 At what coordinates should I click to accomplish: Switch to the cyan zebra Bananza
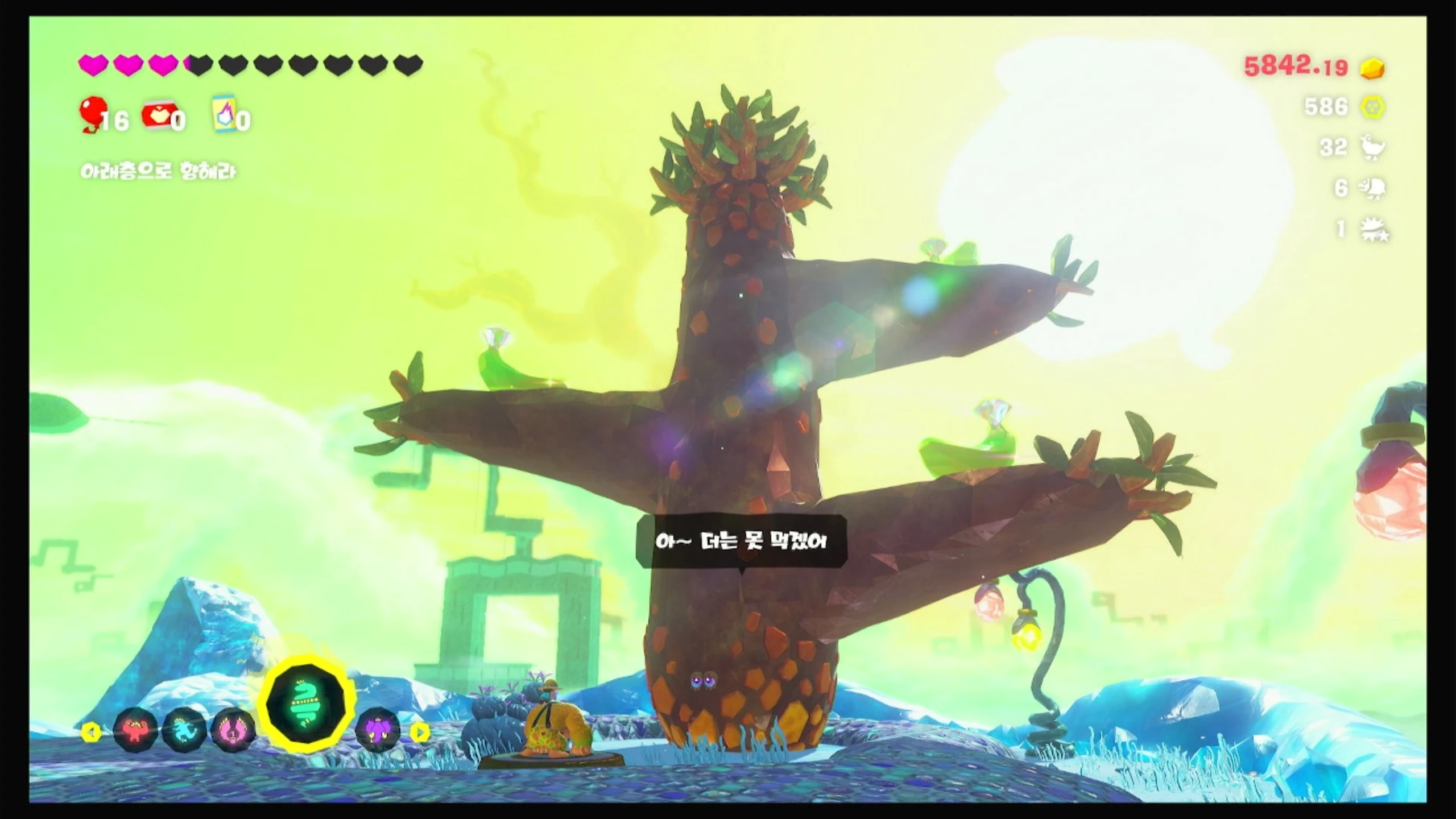coord(184,730)
